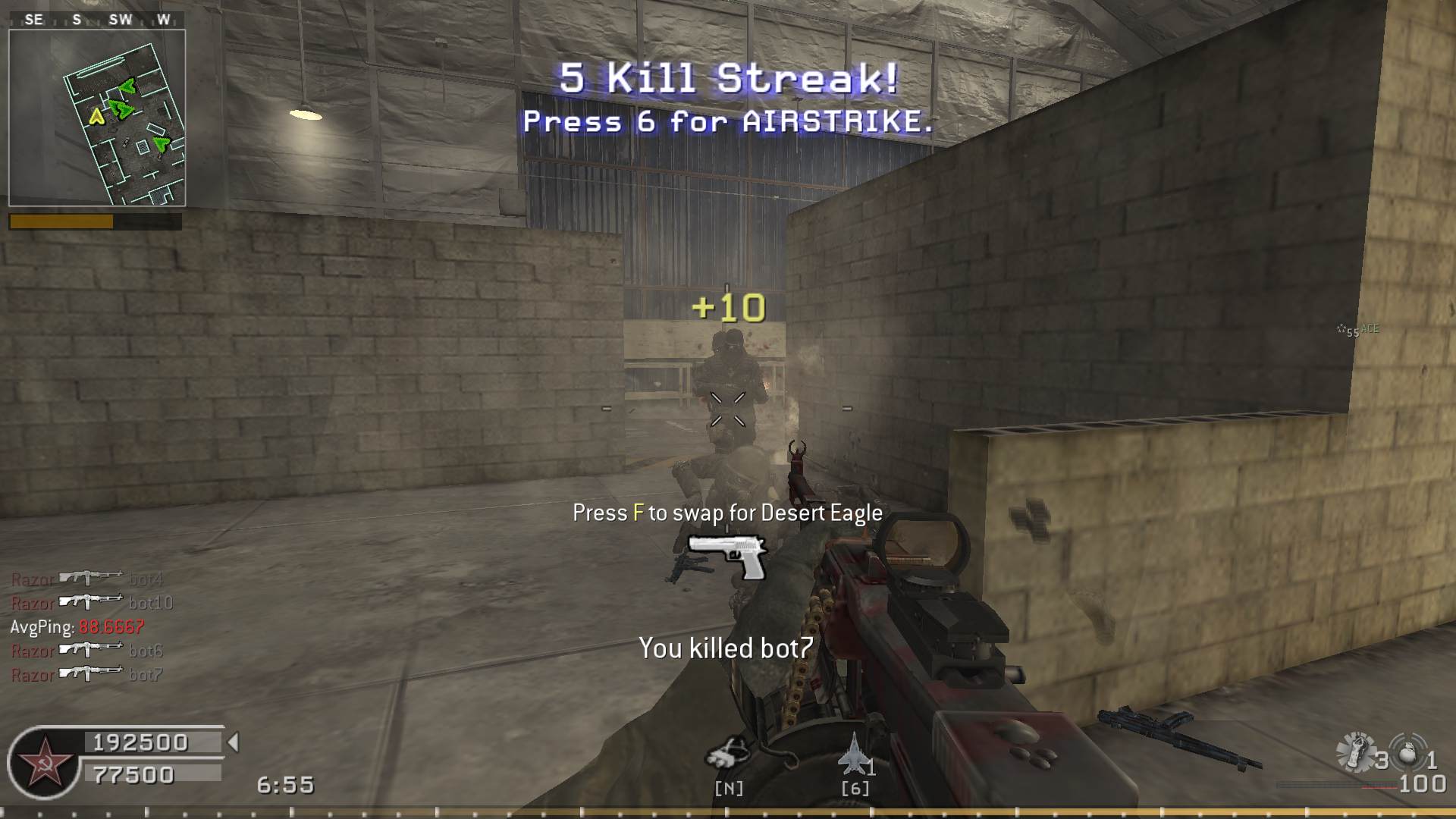Image resolution: width=1456 pixels, height=819 pixels.
Task: Select the airstrike jet icon
Action: tap(854, 753)
